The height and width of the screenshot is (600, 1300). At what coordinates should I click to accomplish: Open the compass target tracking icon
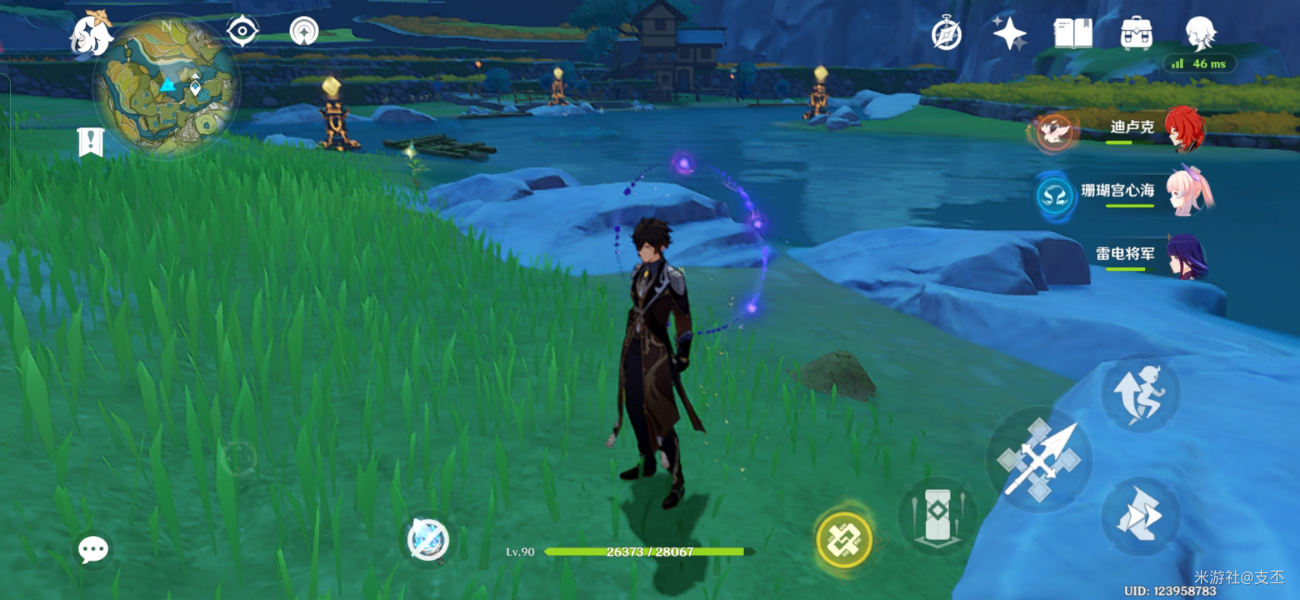pyautogui.click(x=304, y=31)
